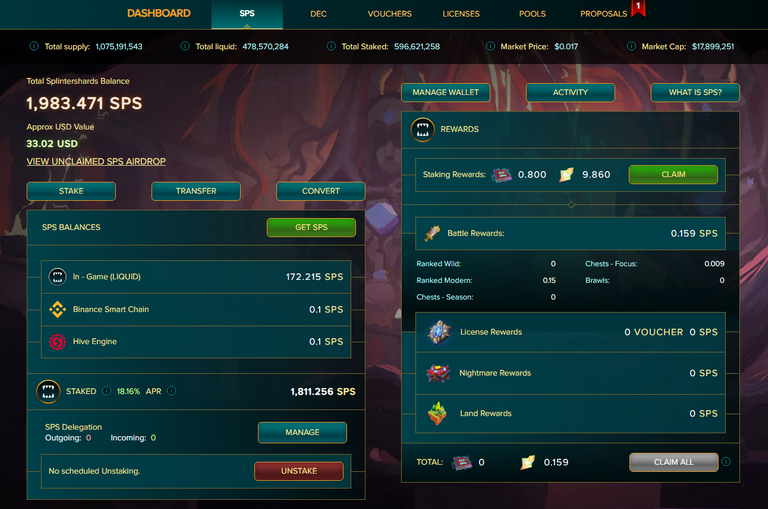Open the Vouchers tab
The width and height of the screenshot is (768, 509).
pyautogui.click(x=389, y=14)
